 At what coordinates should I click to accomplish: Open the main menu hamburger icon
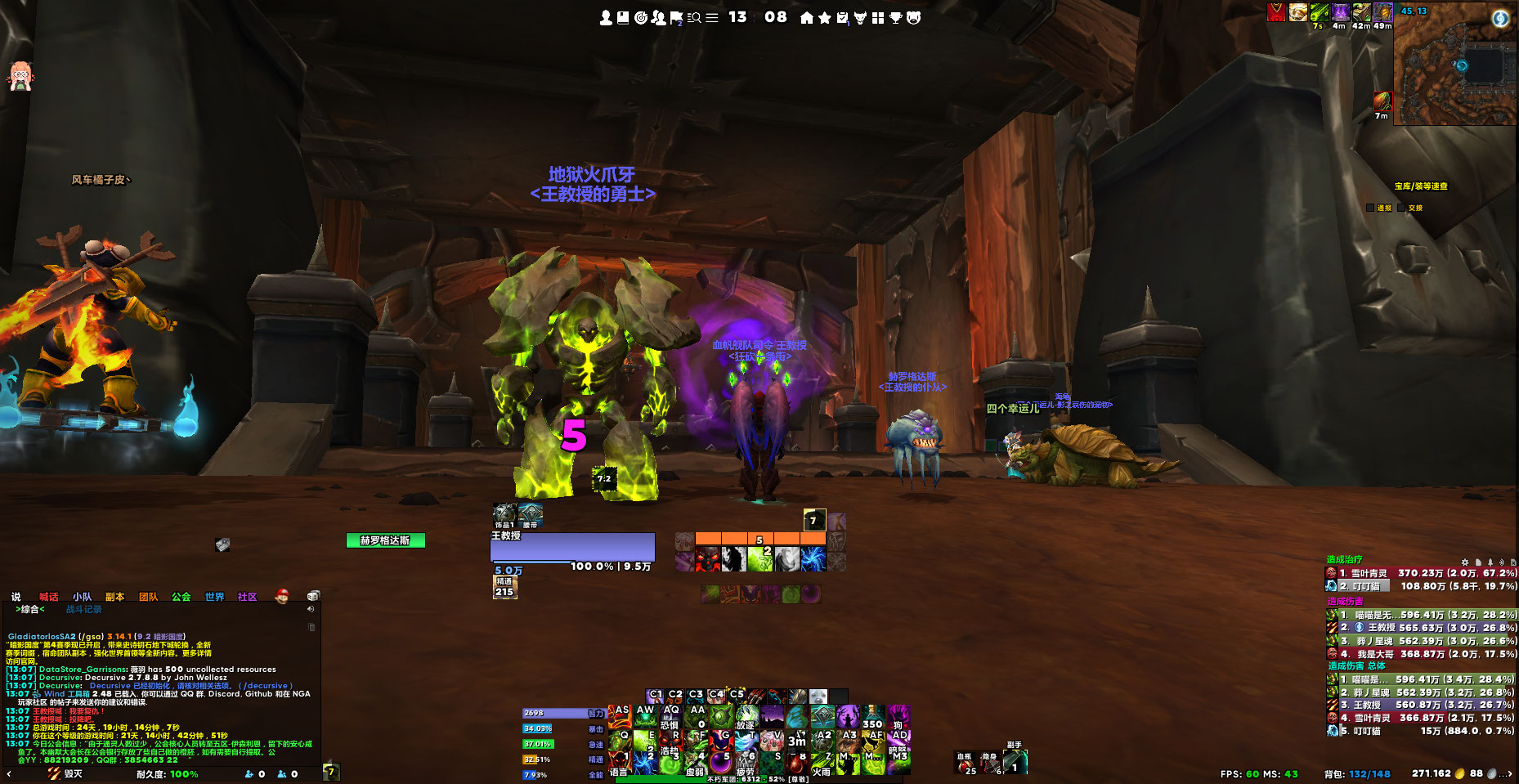pyautogui.click(x=712, y=17)
